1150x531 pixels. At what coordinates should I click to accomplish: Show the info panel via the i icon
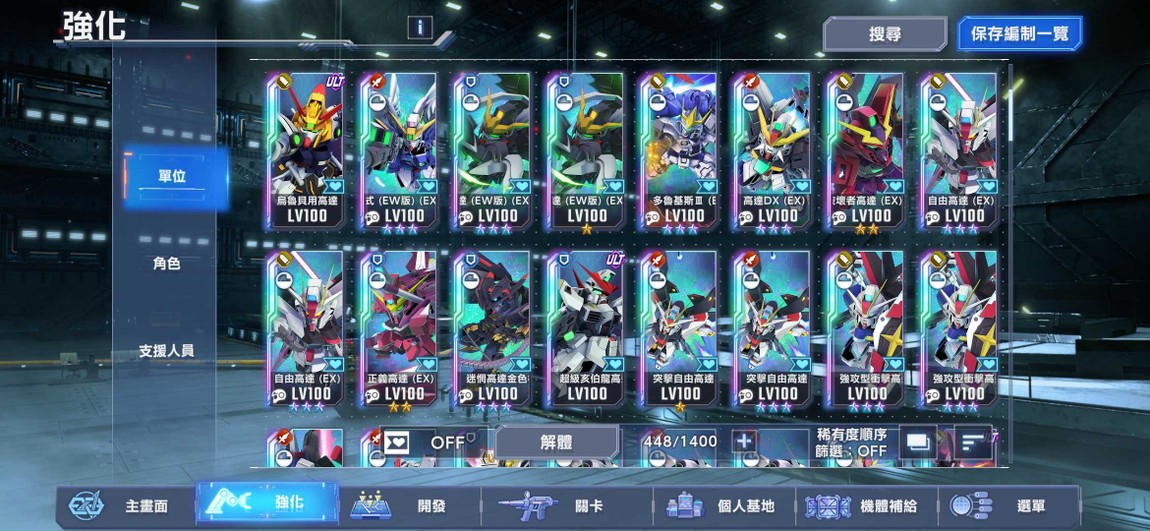coord(420,28)
